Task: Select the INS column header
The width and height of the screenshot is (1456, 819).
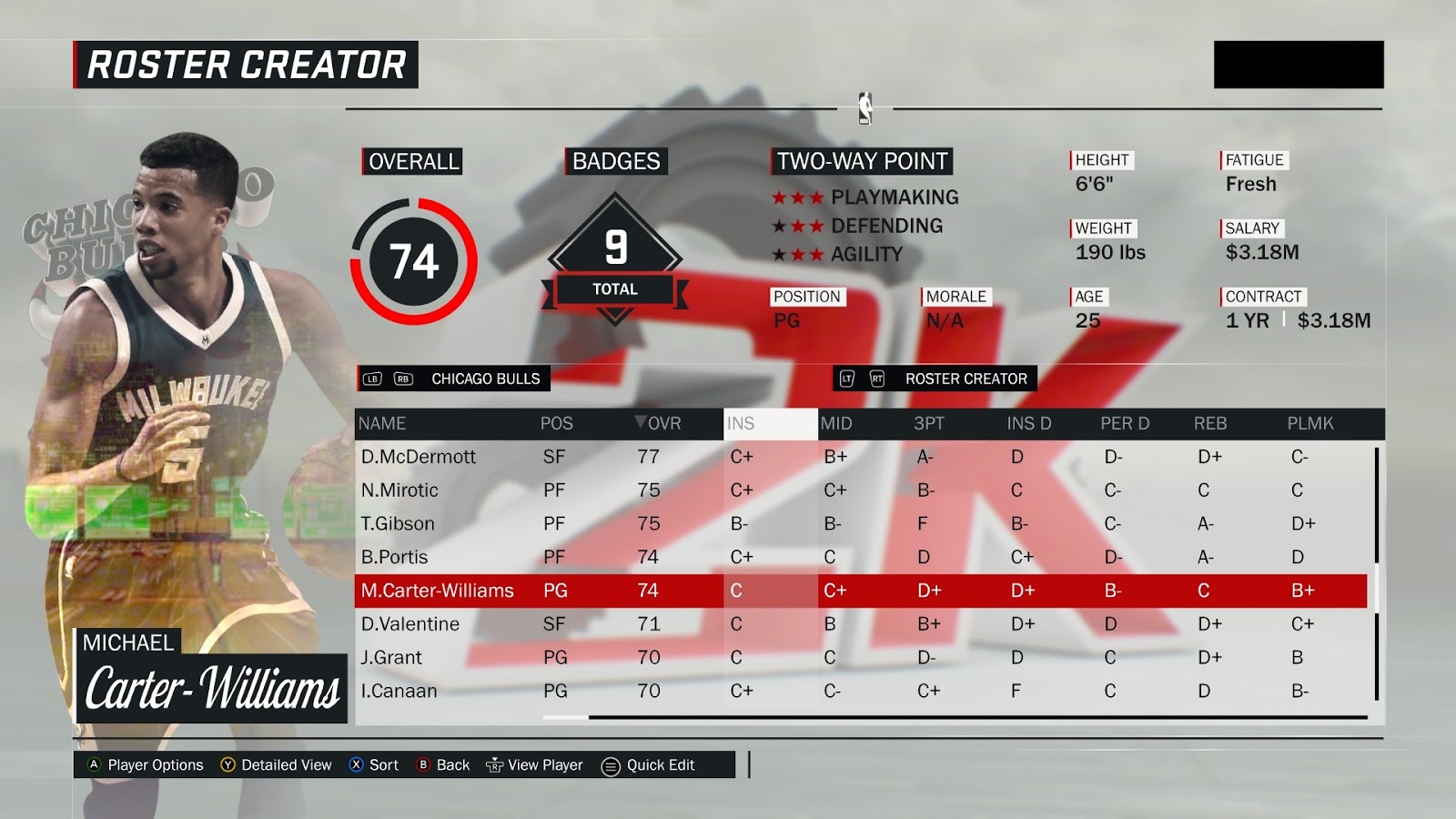Action: (x=741, y=424)
